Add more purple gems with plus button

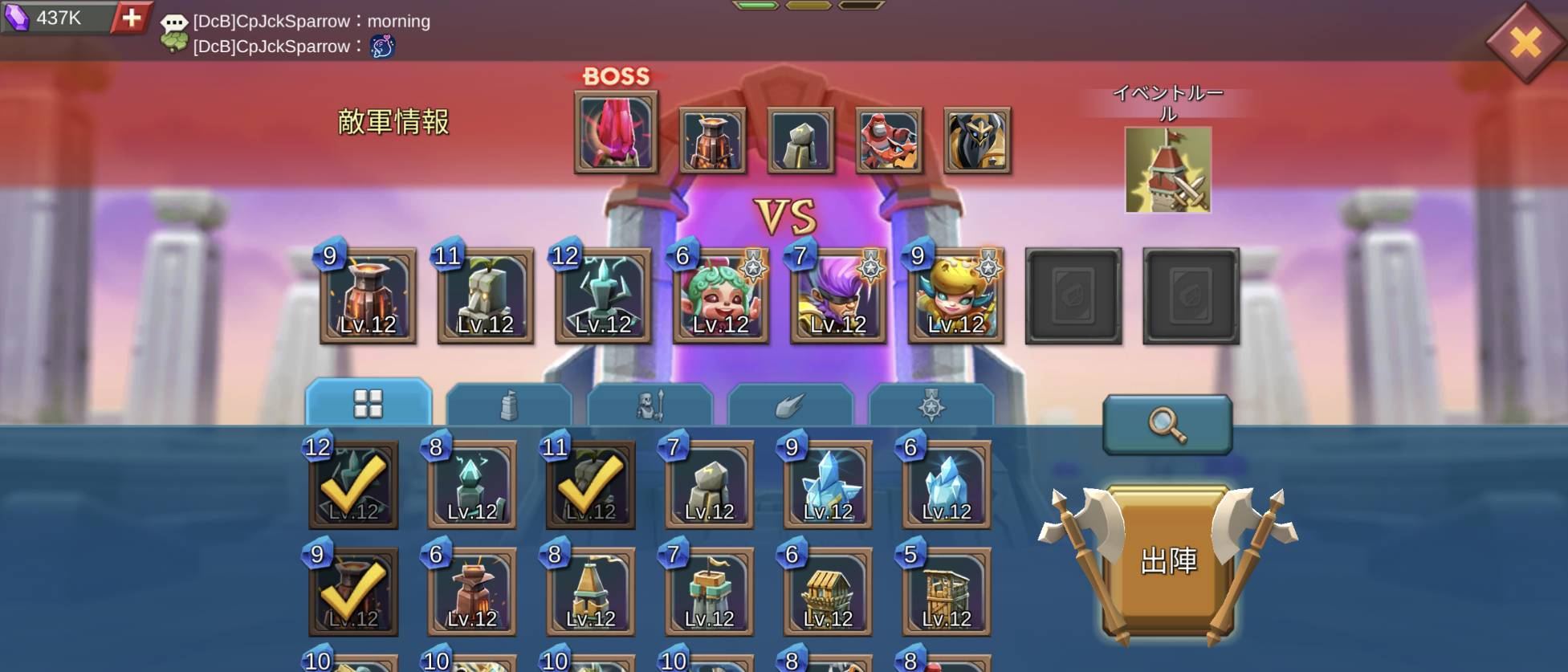tap(131, 17)
